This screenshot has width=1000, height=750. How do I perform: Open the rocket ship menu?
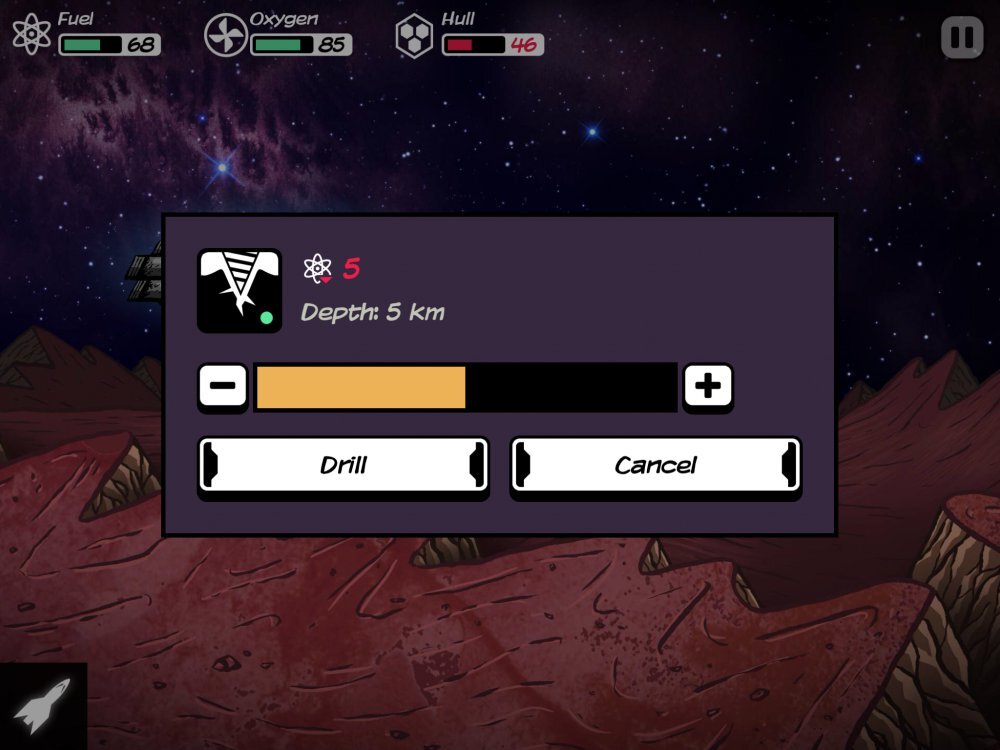click(x=43, y=706)
